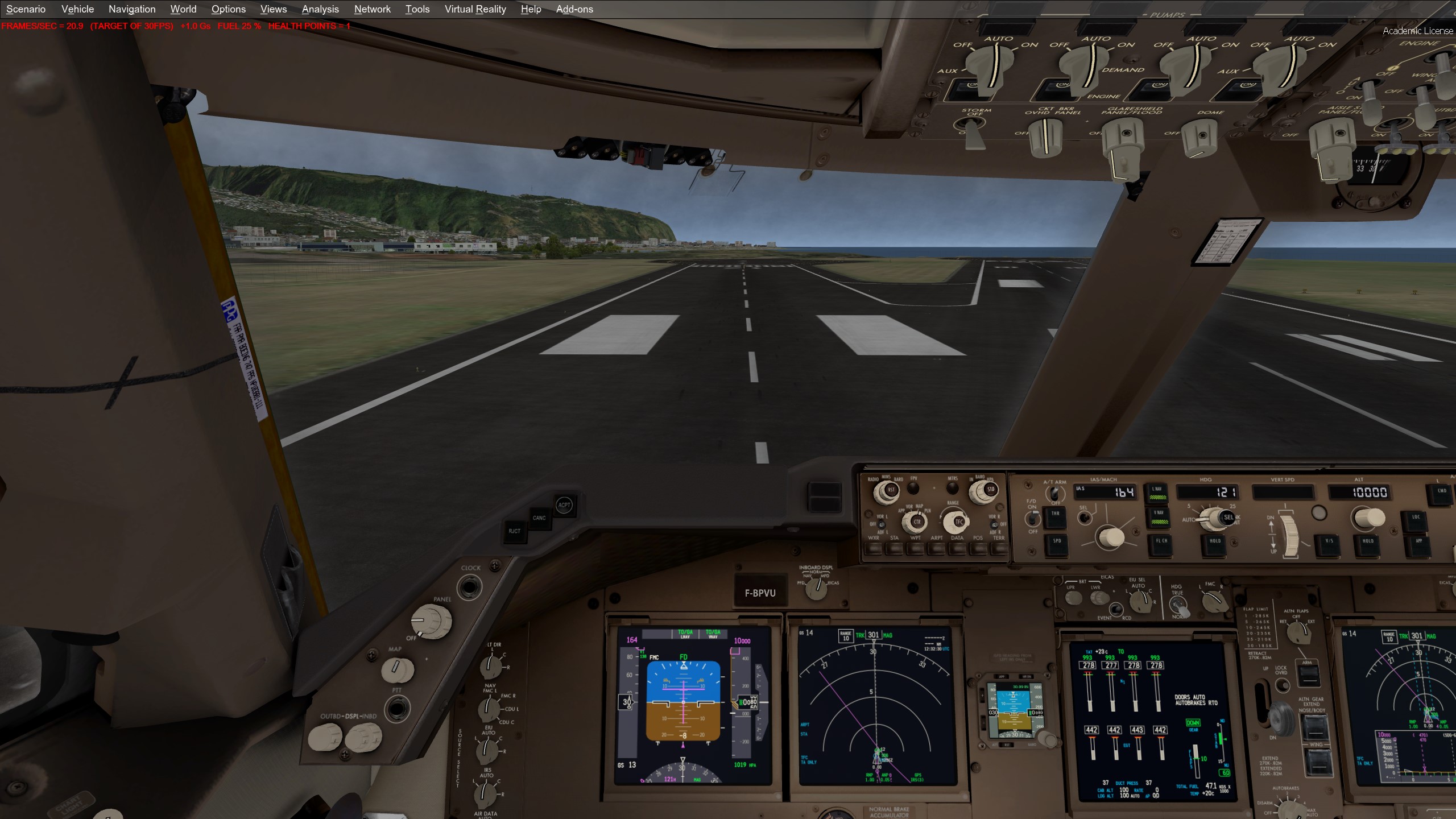Open the World menu
1456x819 pixels.
pyautogui.click(x=183, y=9)
